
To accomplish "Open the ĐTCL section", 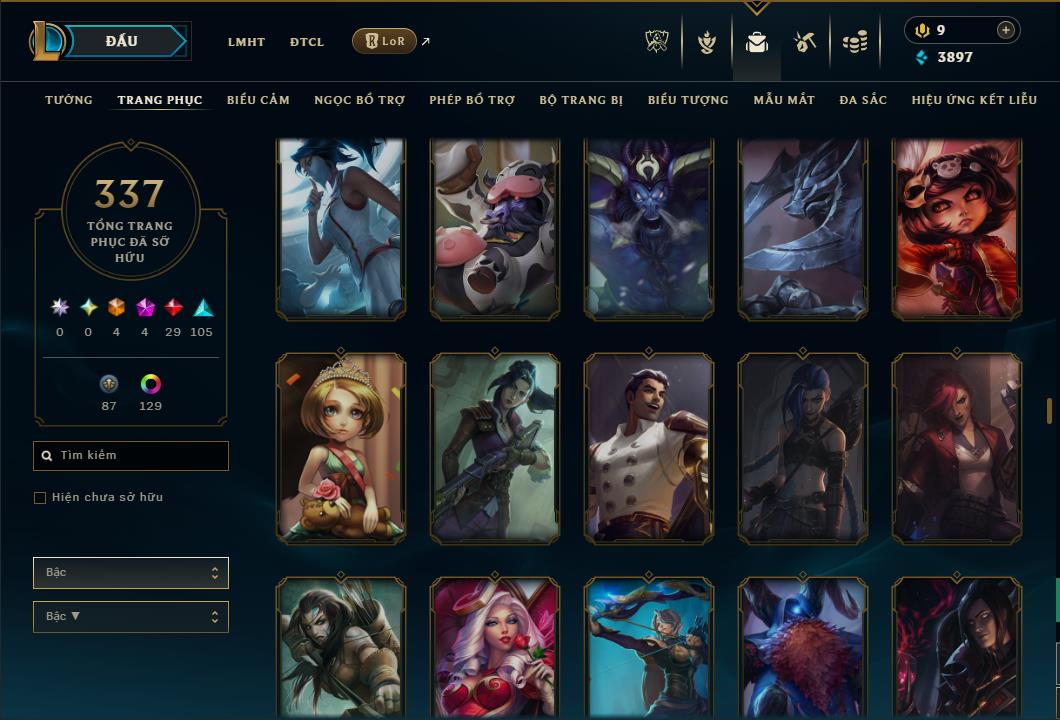I will (307, 42).
